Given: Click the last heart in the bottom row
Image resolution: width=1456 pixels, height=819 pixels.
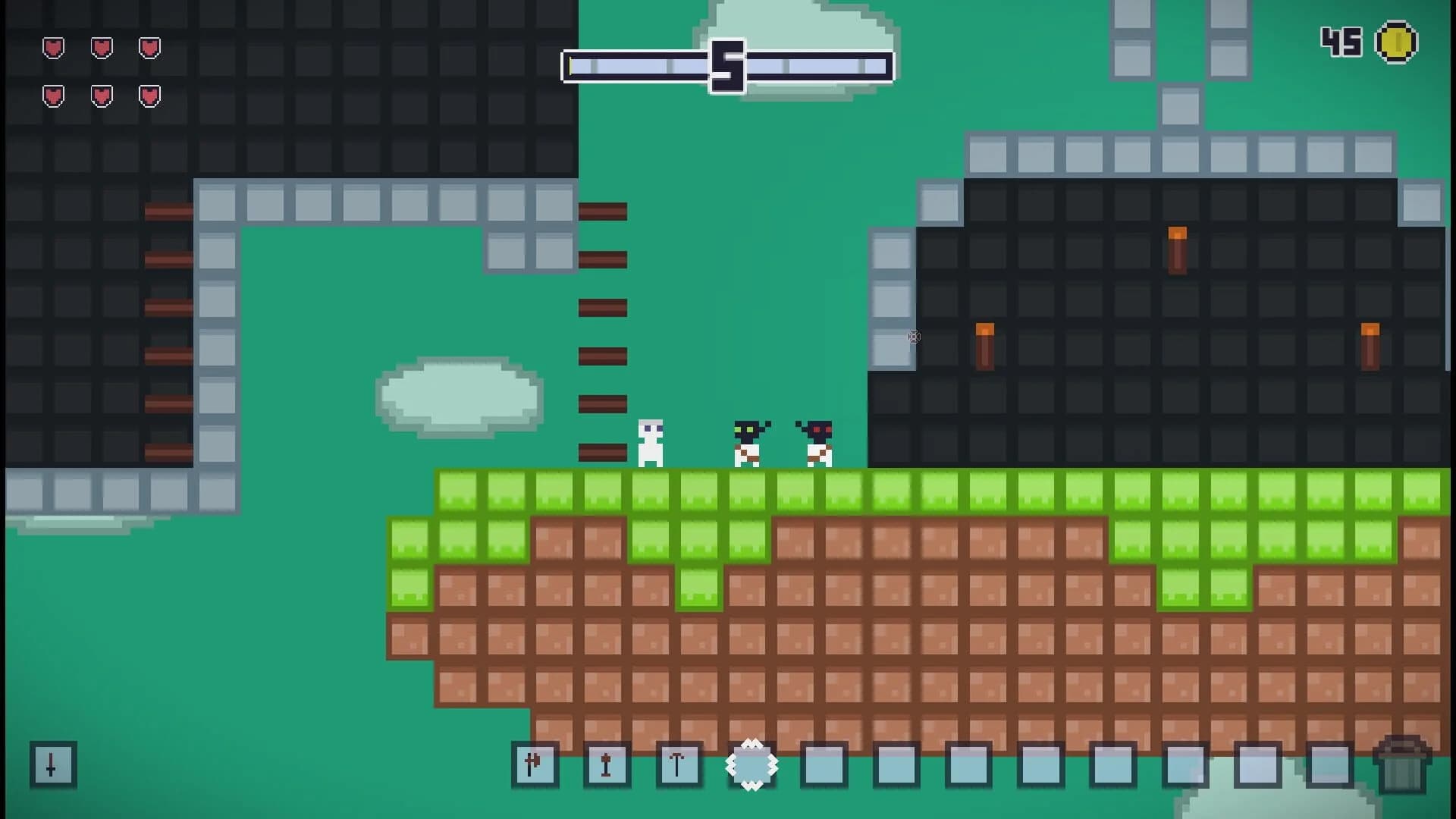Looking at the screenshot, I should (149, 96).
